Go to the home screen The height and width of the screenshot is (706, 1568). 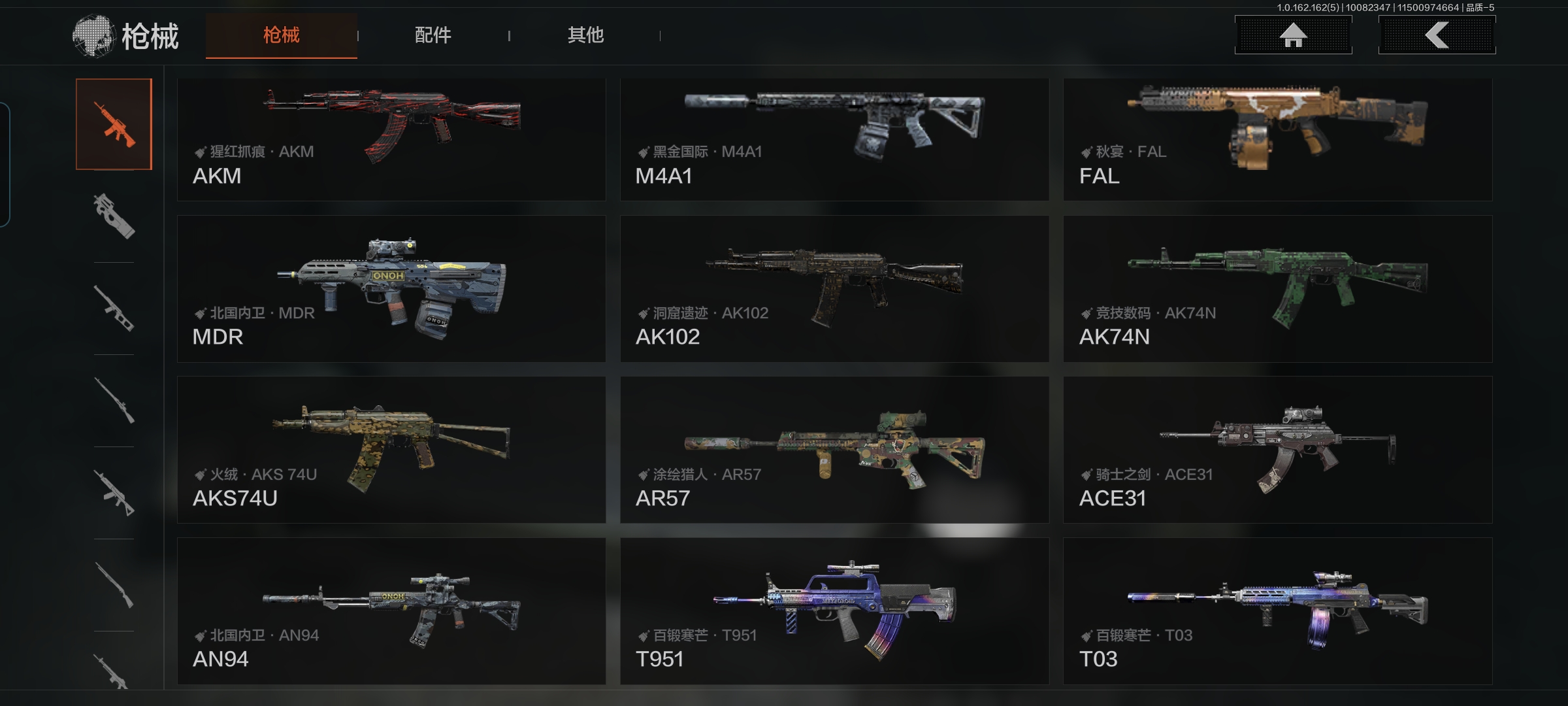[x=1293, y=35]
